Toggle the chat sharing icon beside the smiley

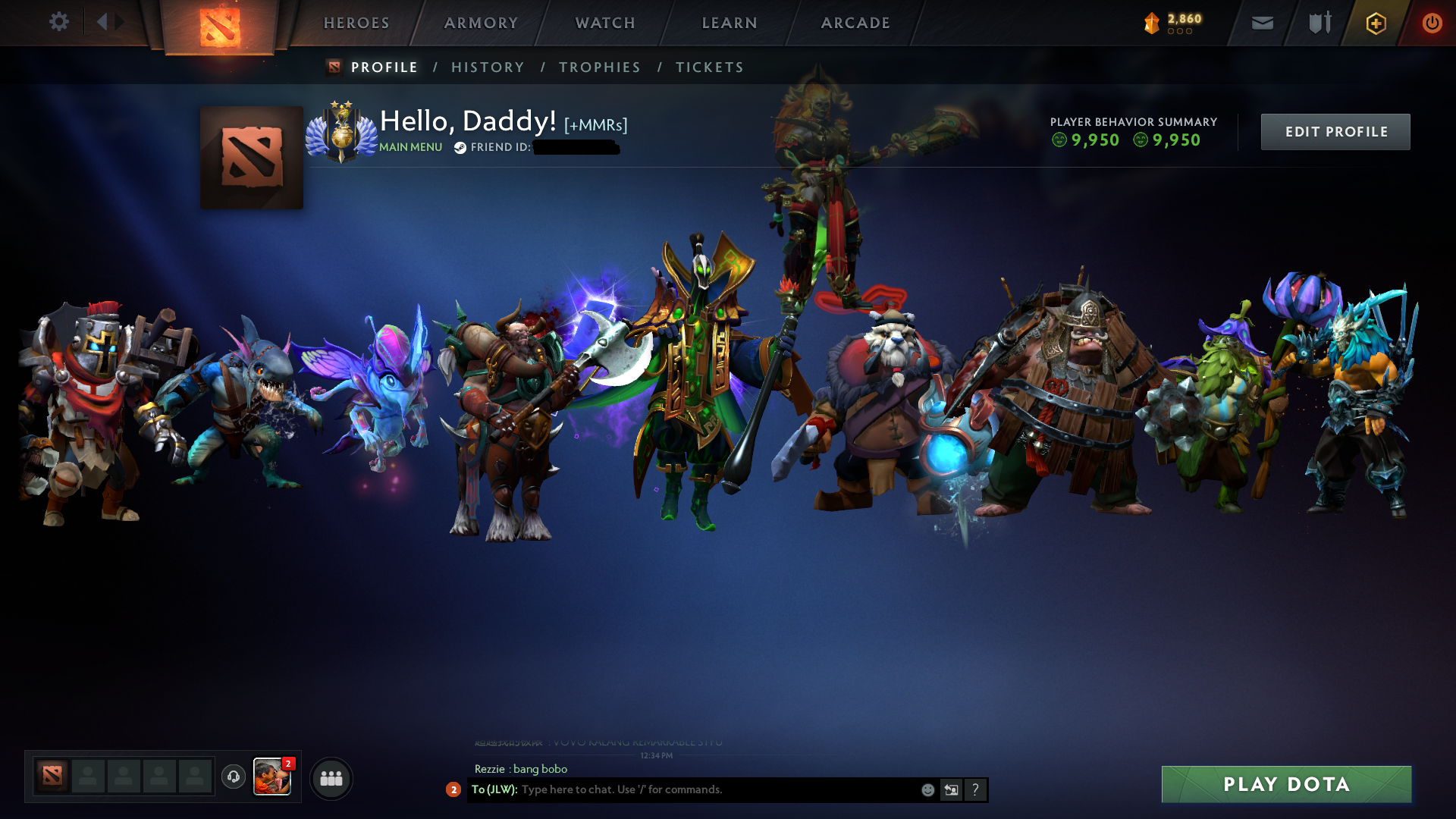point(951,789)
